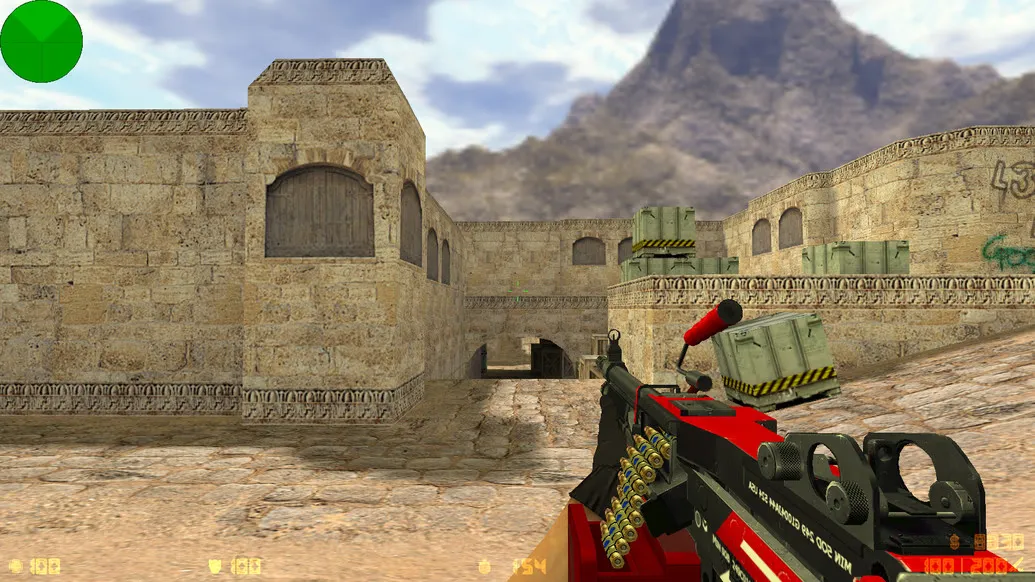Screen dimensions: 1035x582
Task: Click the green circular radar
Action: [x=41, y=41]
